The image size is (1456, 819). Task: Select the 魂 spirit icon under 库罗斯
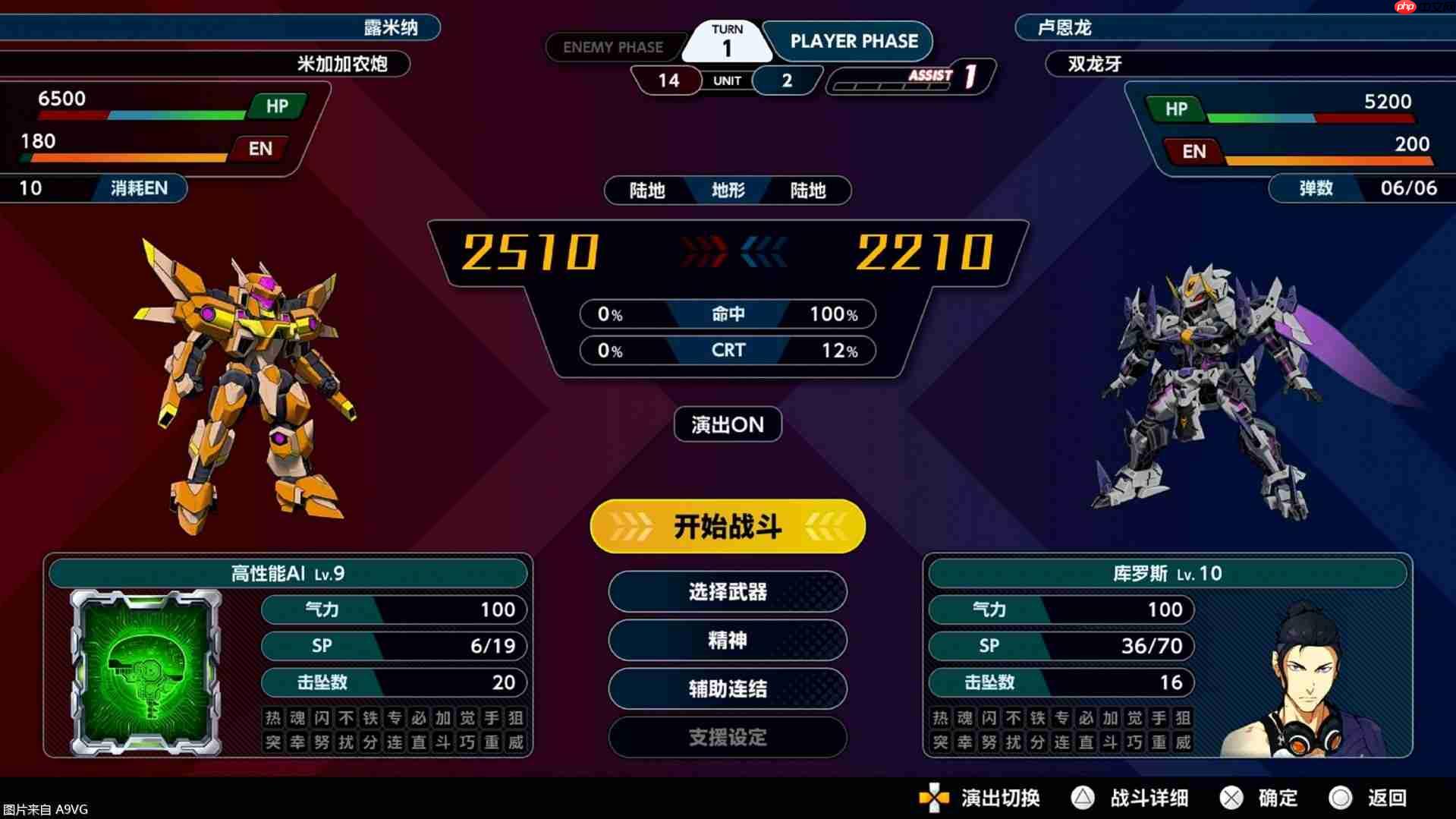click(x=964, y=717)
